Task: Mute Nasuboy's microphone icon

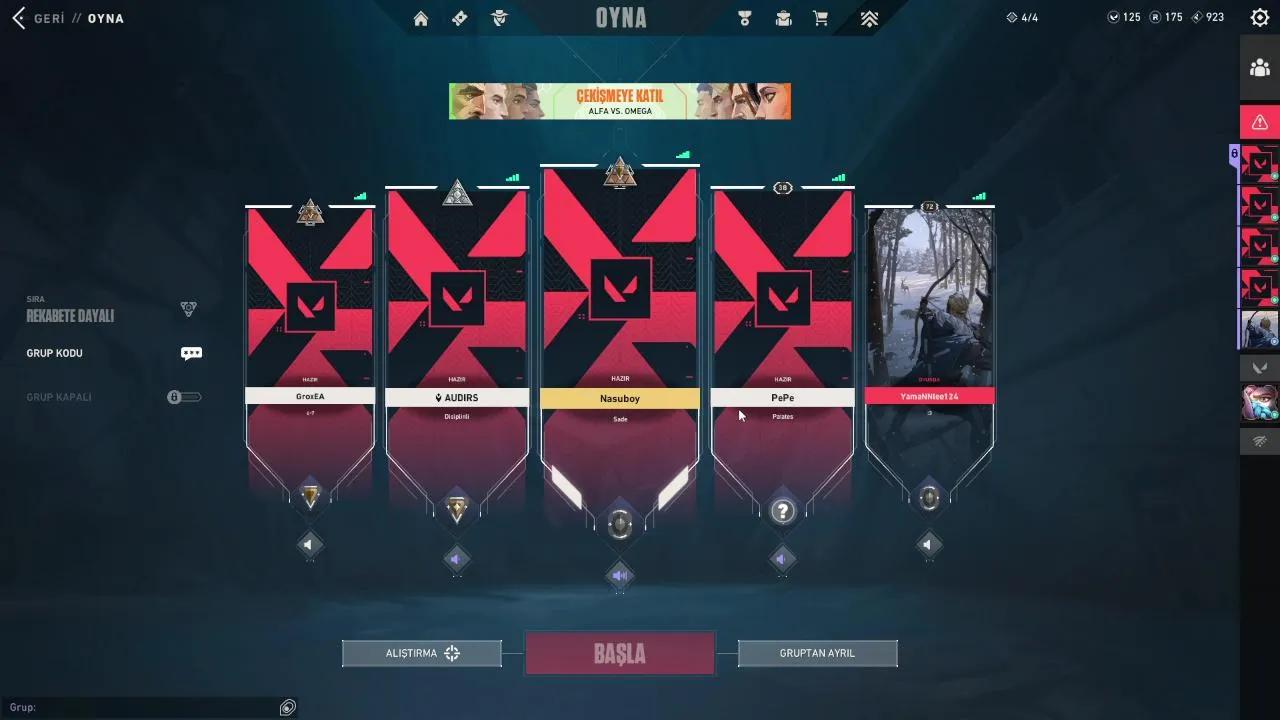Action: click(620, 575)
